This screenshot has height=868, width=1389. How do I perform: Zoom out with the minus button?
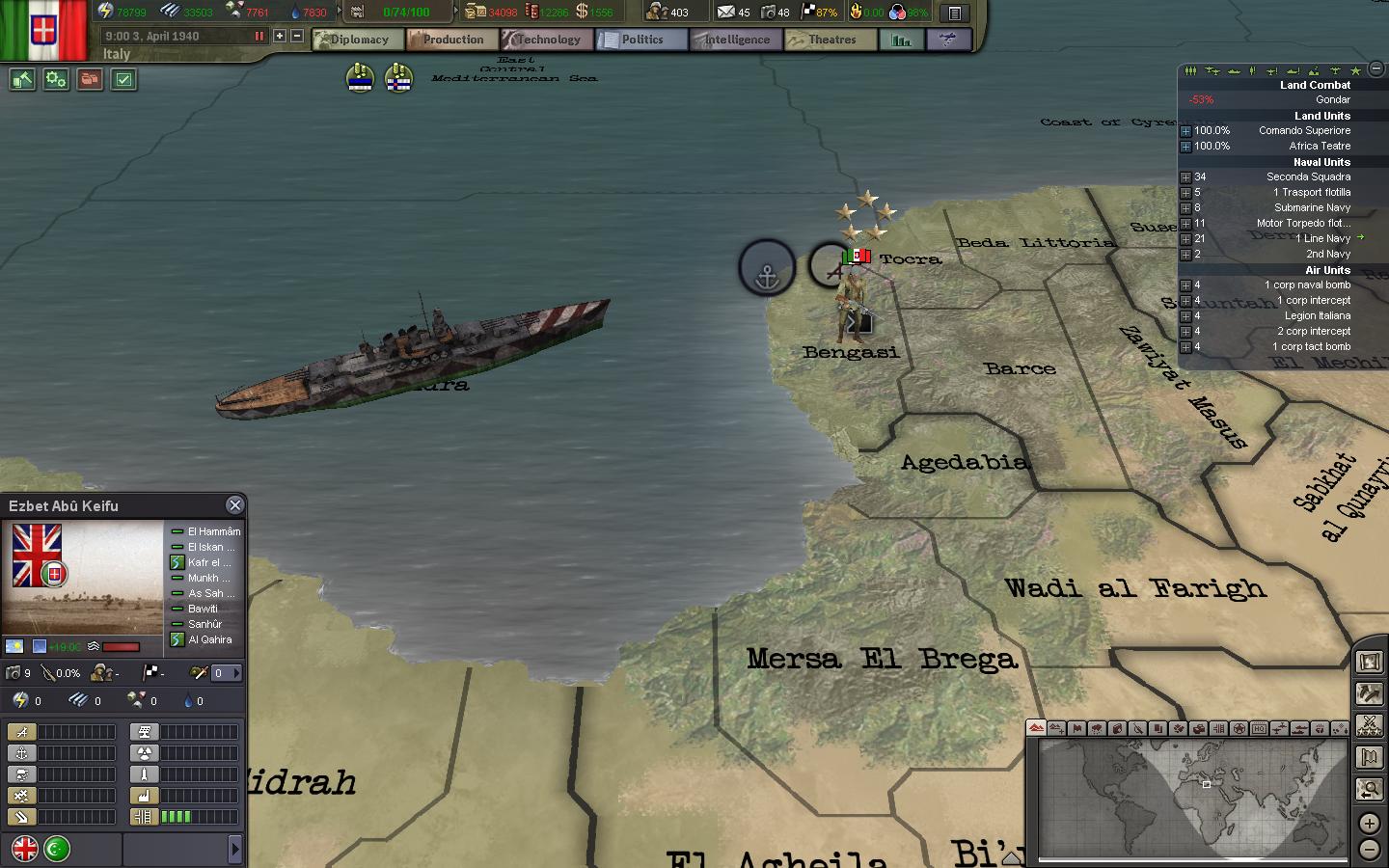[x=1370, y=850]
